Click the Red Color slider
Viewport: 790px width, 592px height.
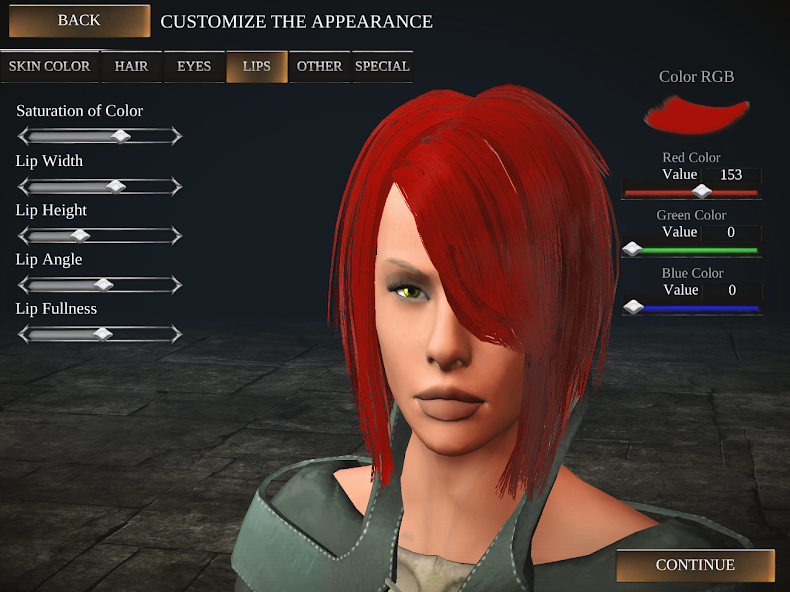pos(702,191)
